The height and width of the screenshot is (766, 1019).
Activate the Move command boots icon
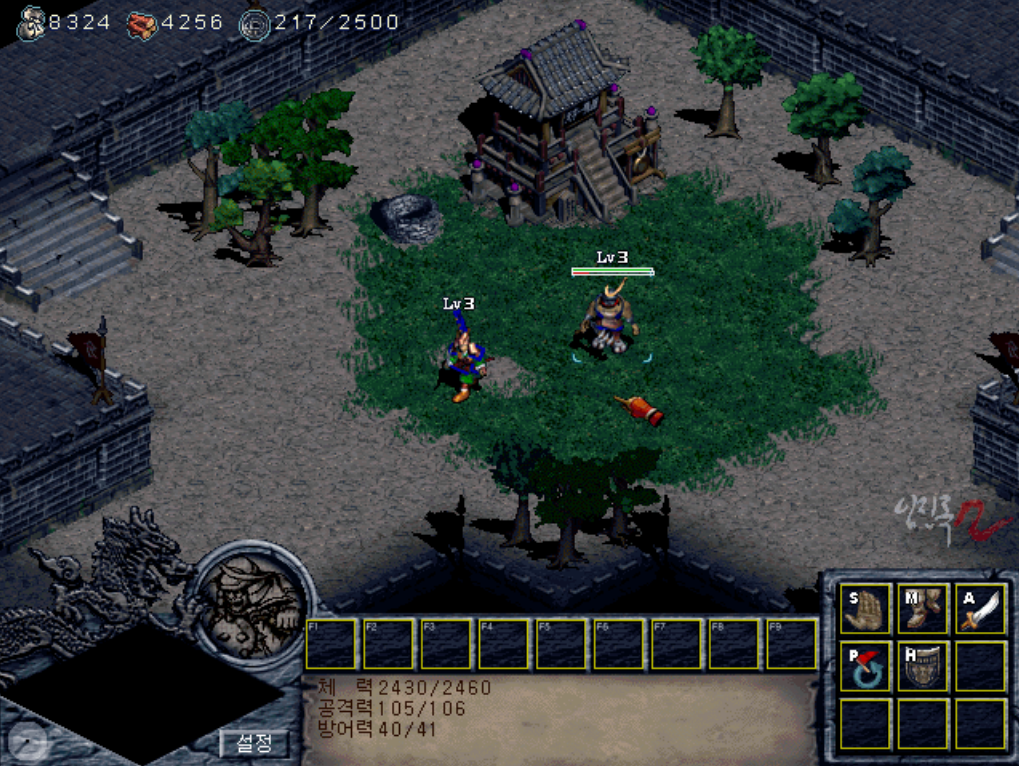[x=923, y=609]
